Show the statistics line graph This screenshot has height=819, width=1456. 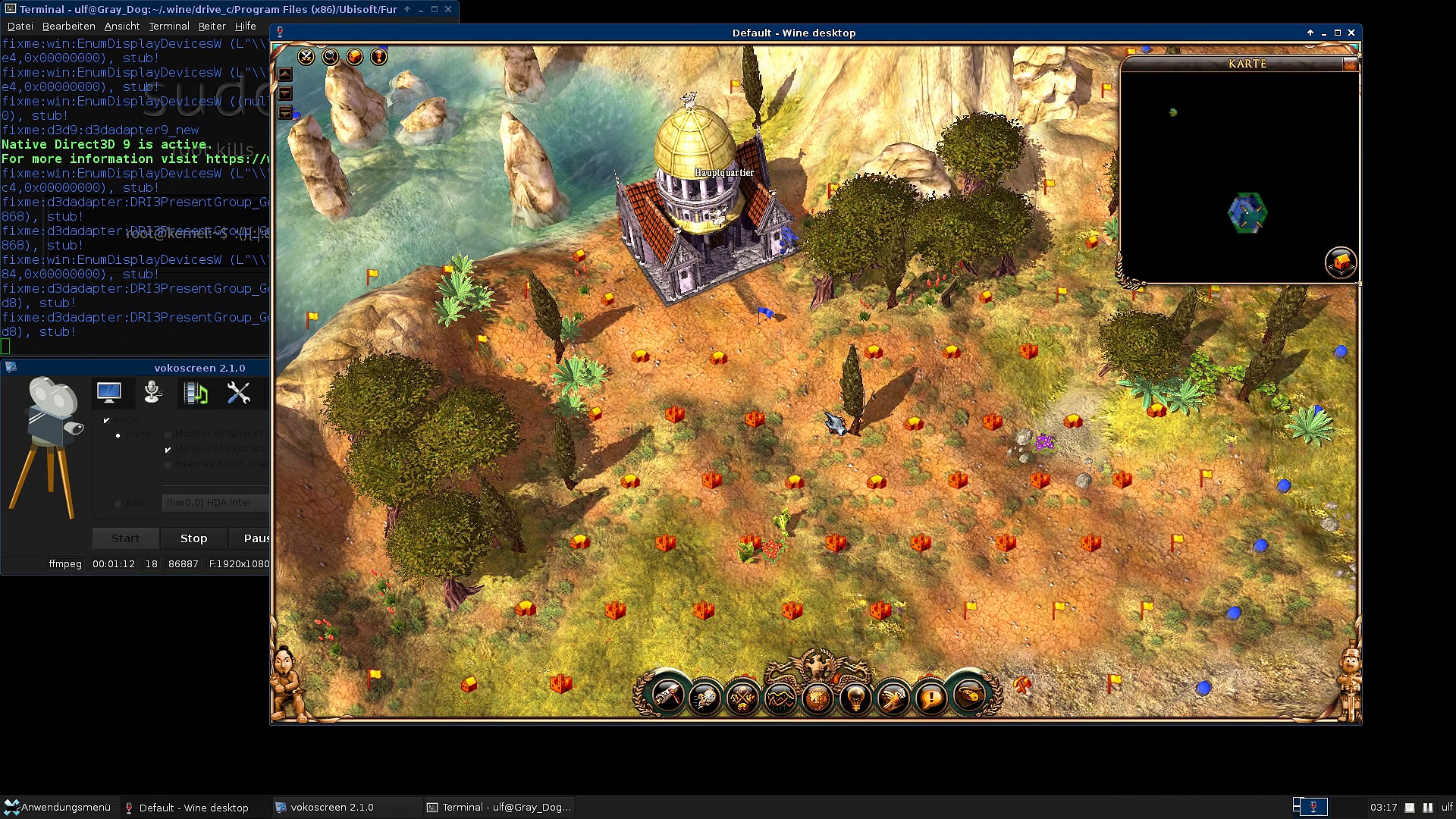pos(780,697)
